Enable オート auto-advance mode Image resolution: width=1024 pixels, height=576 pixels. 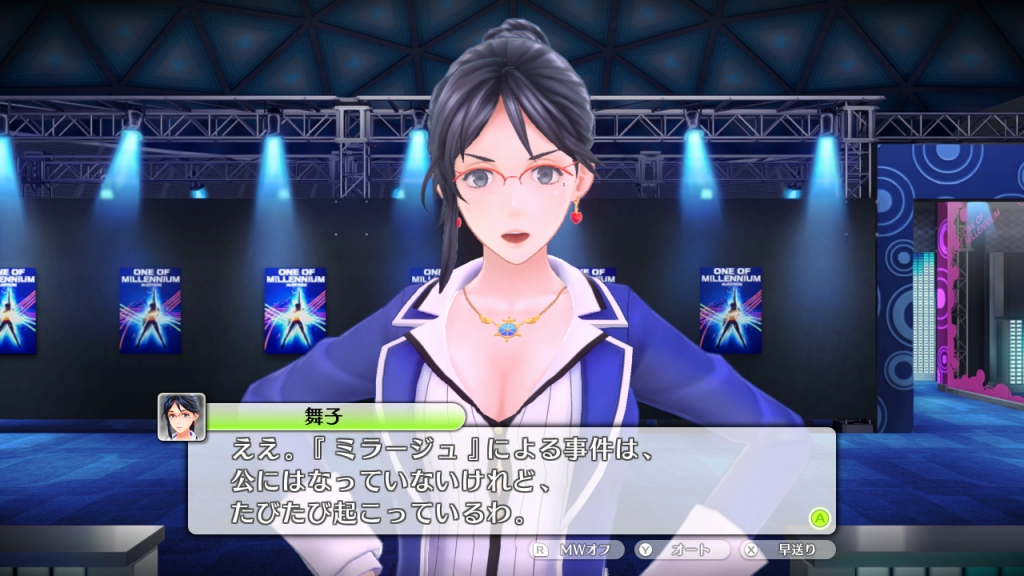point(682,549)
